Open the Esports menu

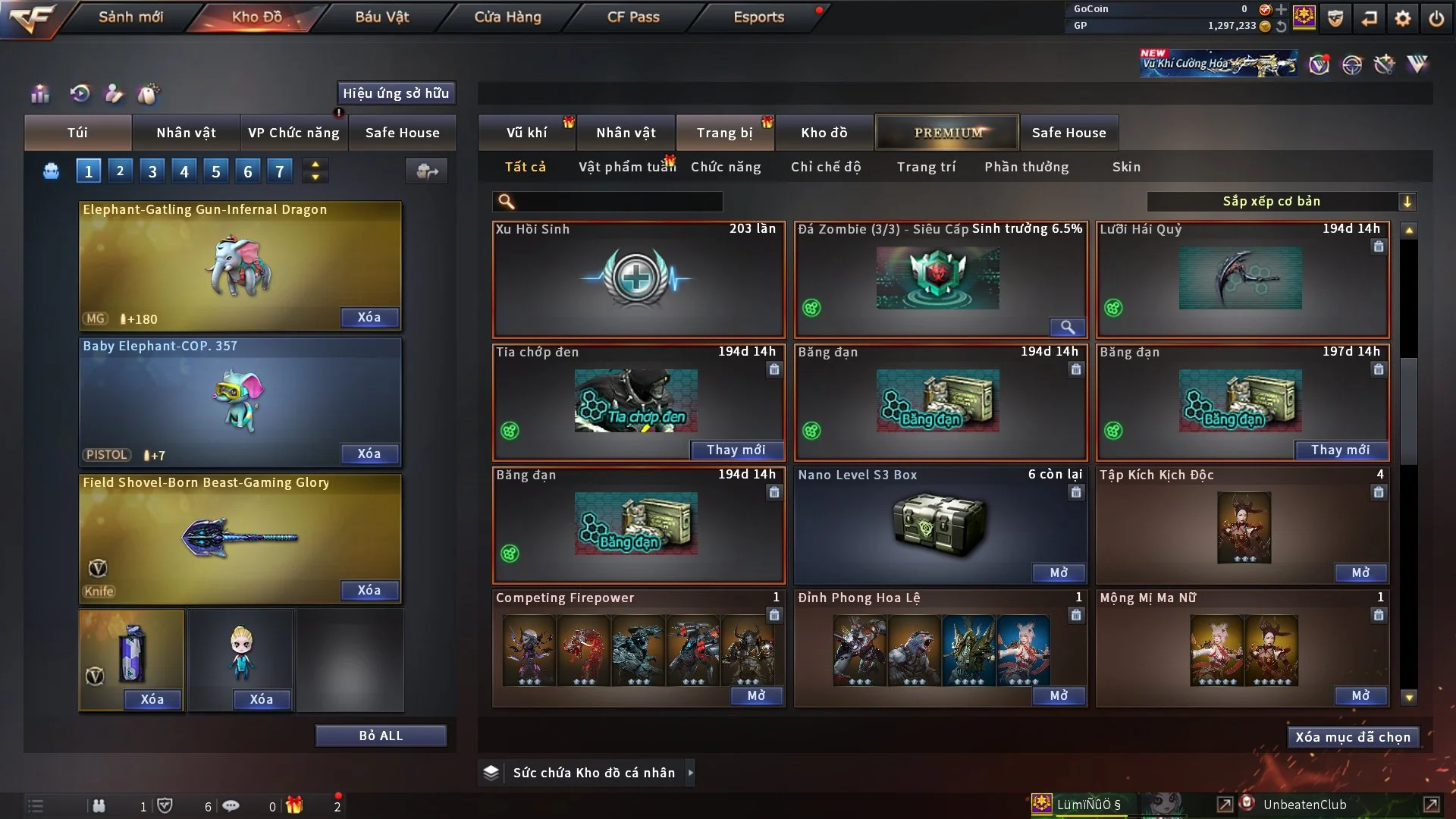tap(758, 17)
